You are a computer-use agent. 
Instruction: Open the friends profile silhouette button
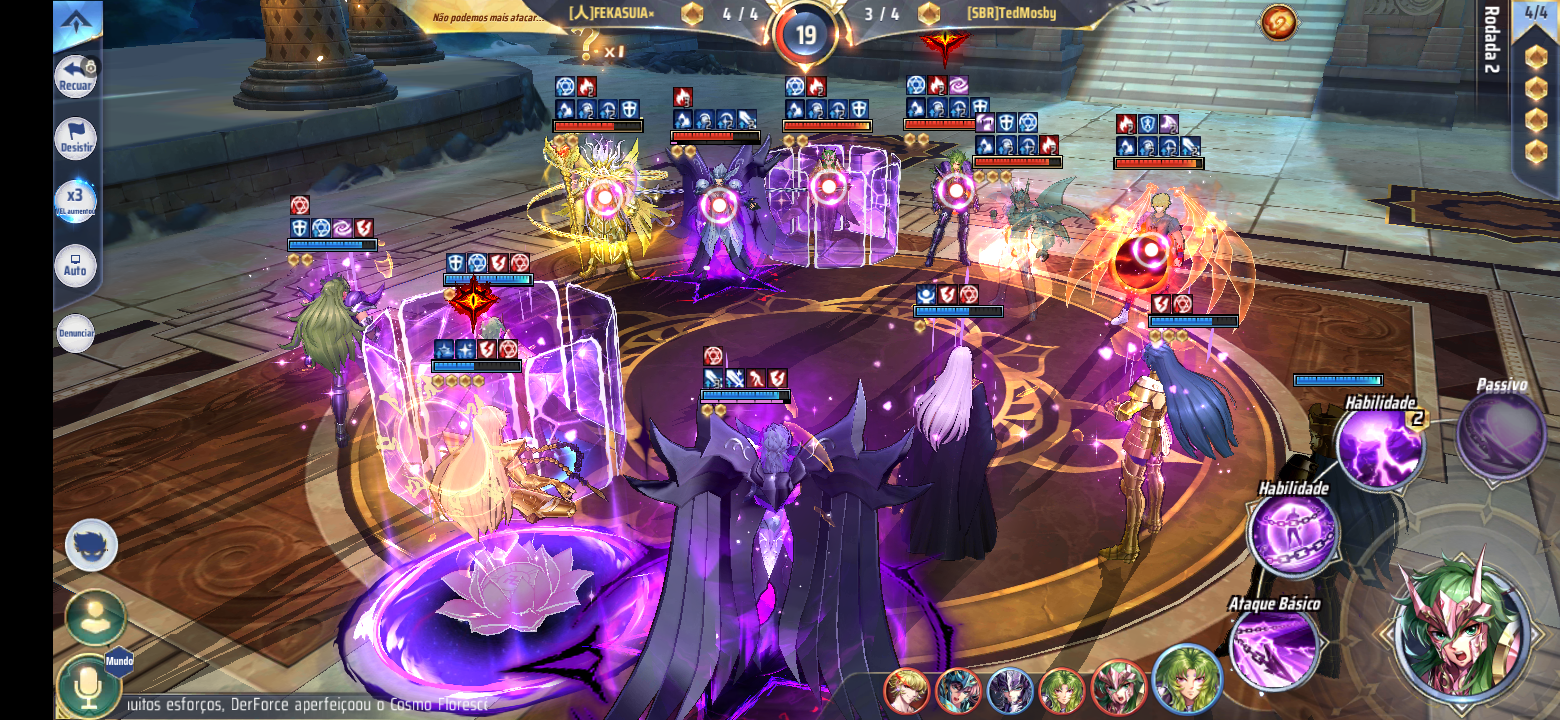(x=96, y=618)
